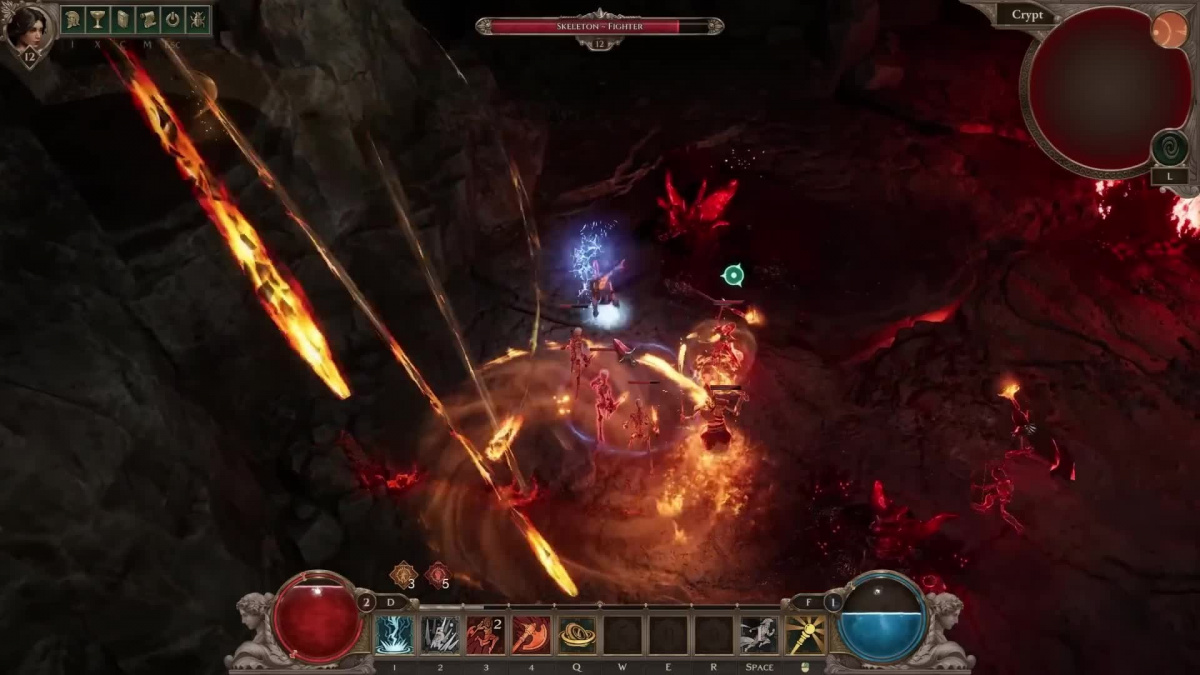Screen dimensions: 1200x675
Task: Open the green spiral portal button
Action: (x=1169, y=148)
